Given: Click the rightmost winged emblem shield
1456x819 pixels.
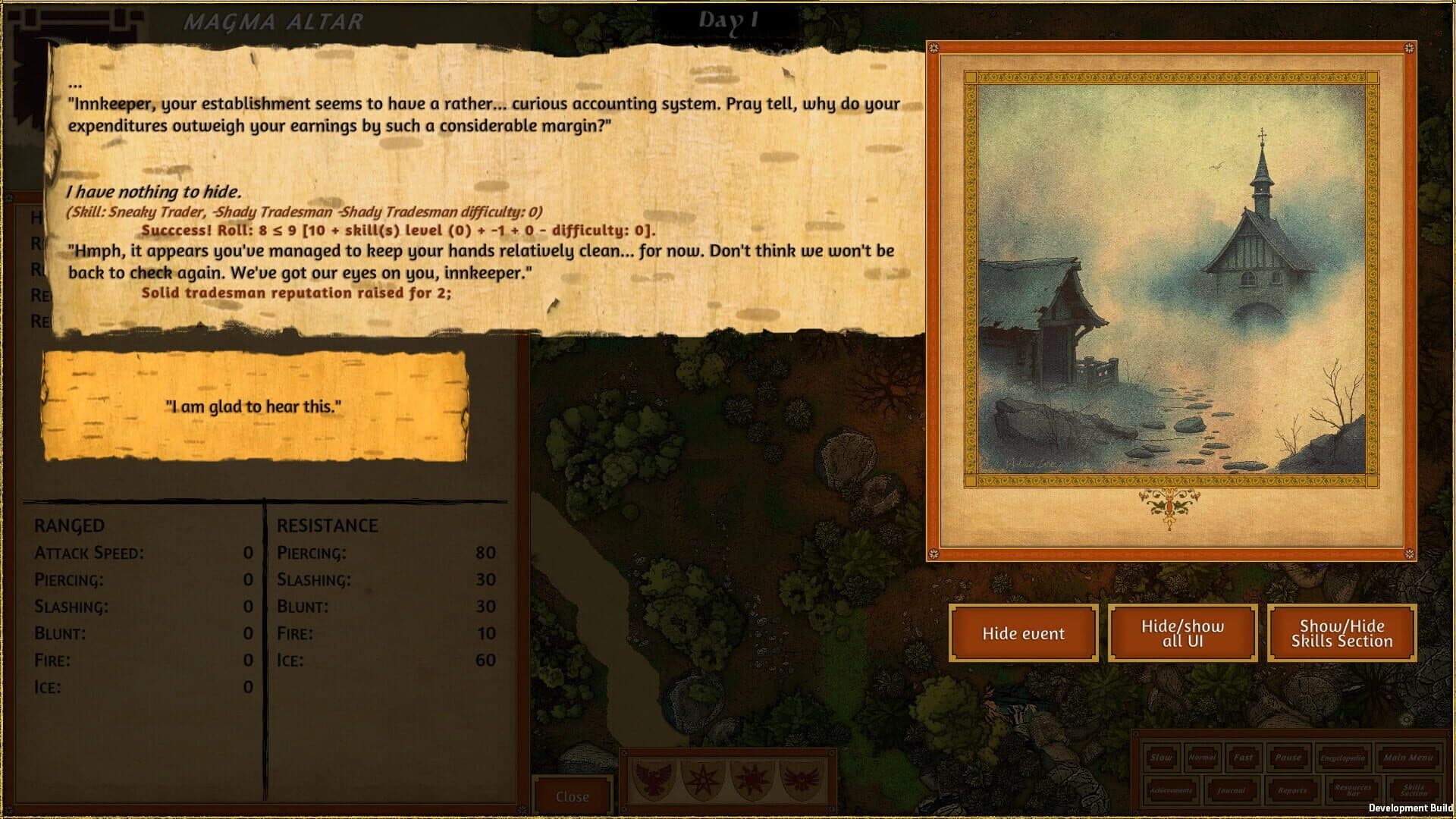Looking at the screenshot, I should click(802, 780).
